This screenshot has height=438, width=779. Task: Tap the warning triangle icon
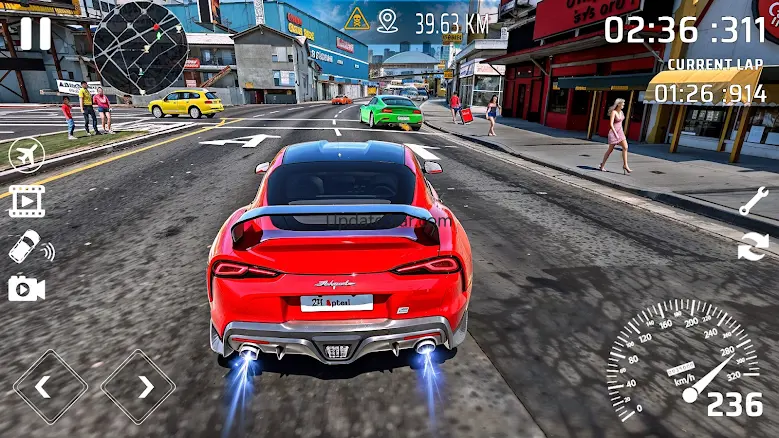click(x=357, y=19)
